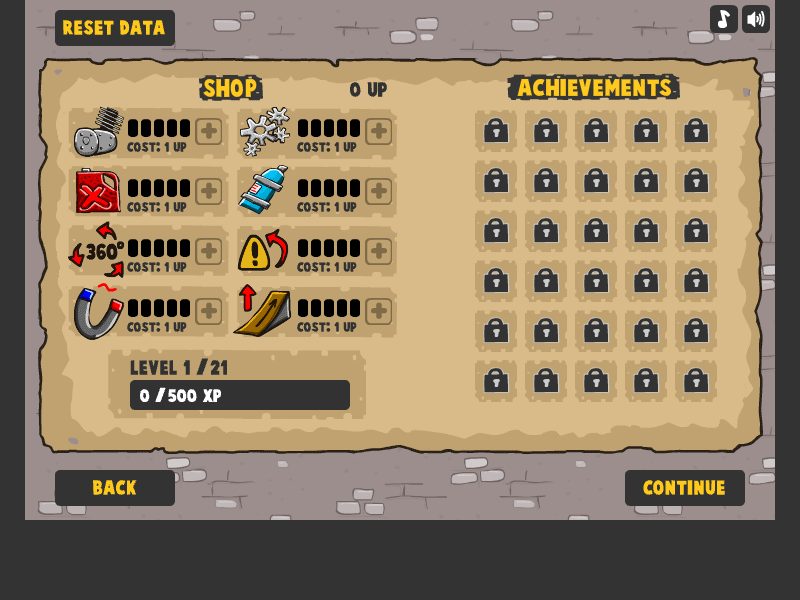Upgrade the gears upgrade with plus

click(378, 131)
